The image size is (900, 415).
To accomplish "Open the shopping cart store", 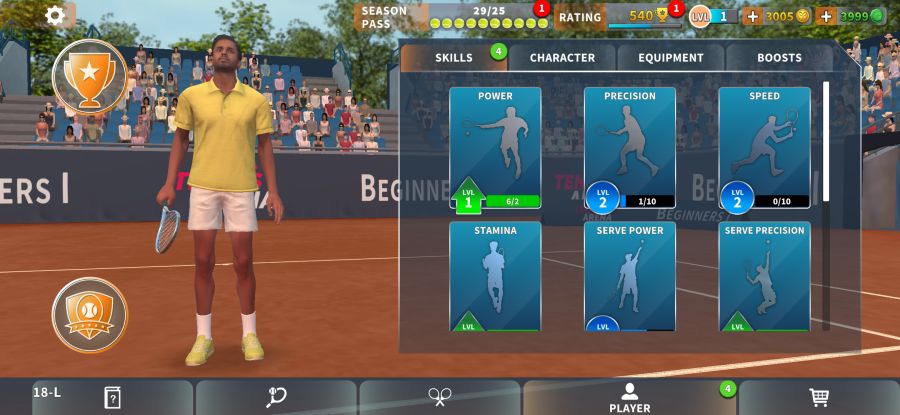I will click(x=819, y=397).
